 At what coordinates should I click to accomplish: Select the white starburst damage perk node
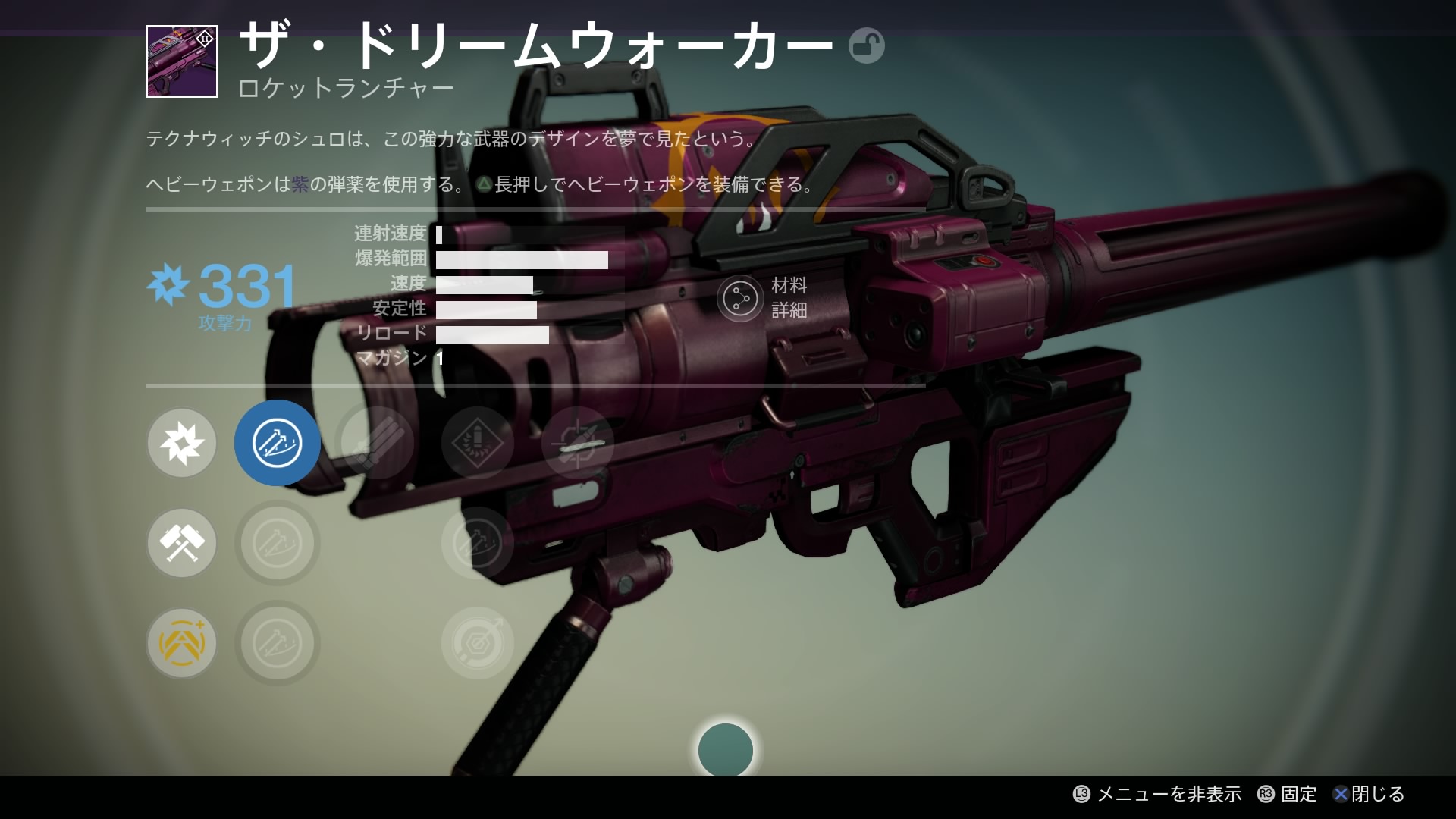(x=182, y=443)
